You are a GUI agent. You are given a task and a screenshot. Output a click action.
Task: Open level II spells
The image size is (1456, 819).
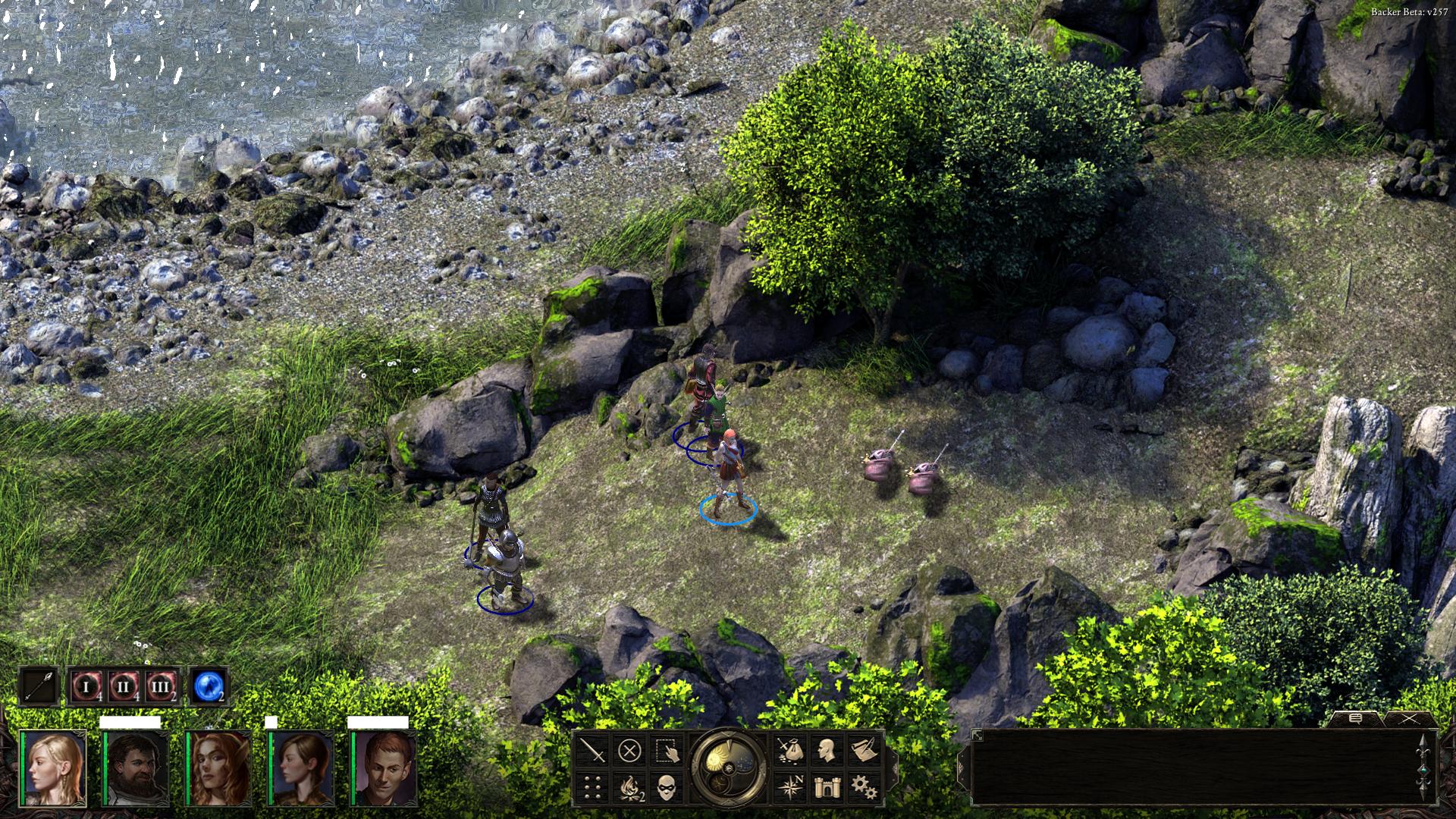(124, 688)
